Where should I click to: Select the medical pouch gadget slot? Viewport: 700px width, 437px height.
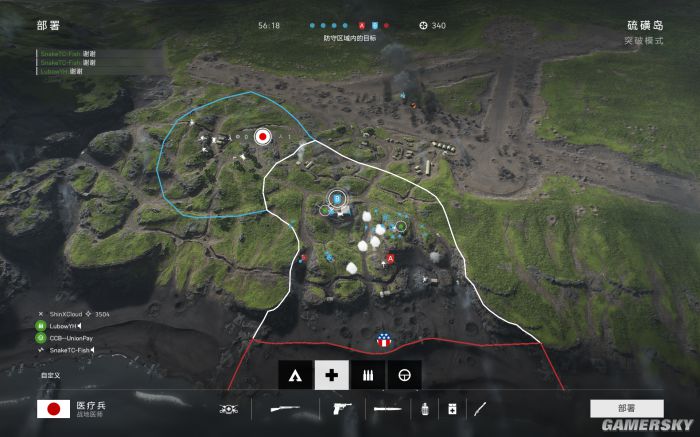point(452,408)
